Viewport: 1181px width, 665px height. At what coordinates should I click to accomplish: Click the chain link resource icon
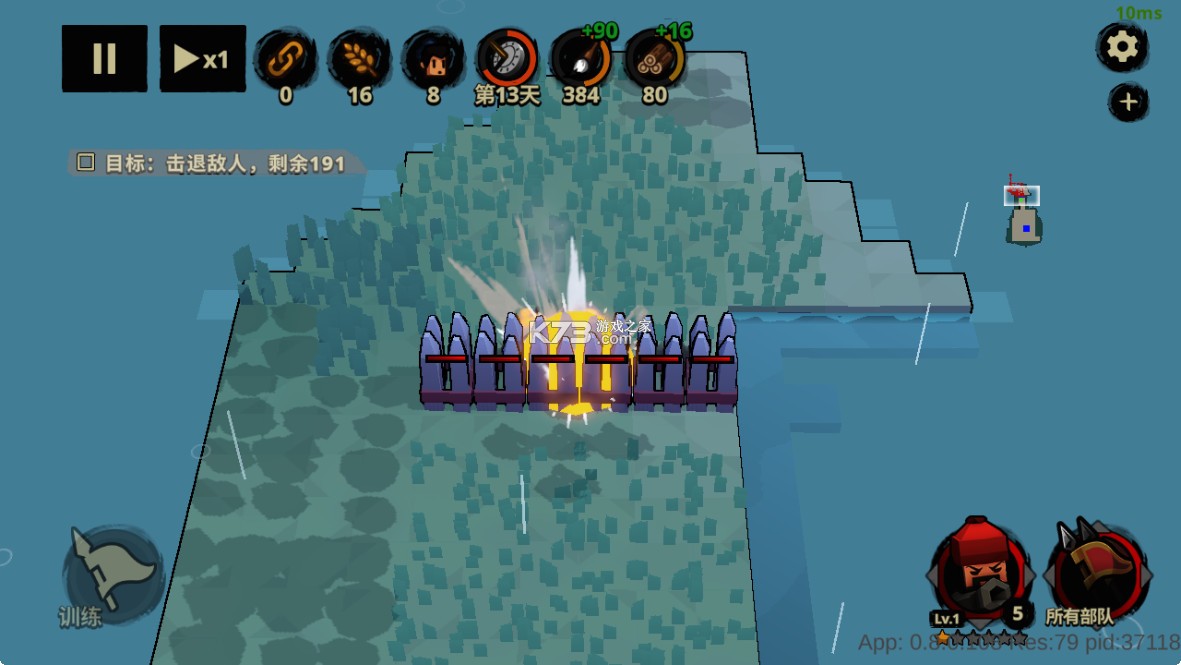285,60
